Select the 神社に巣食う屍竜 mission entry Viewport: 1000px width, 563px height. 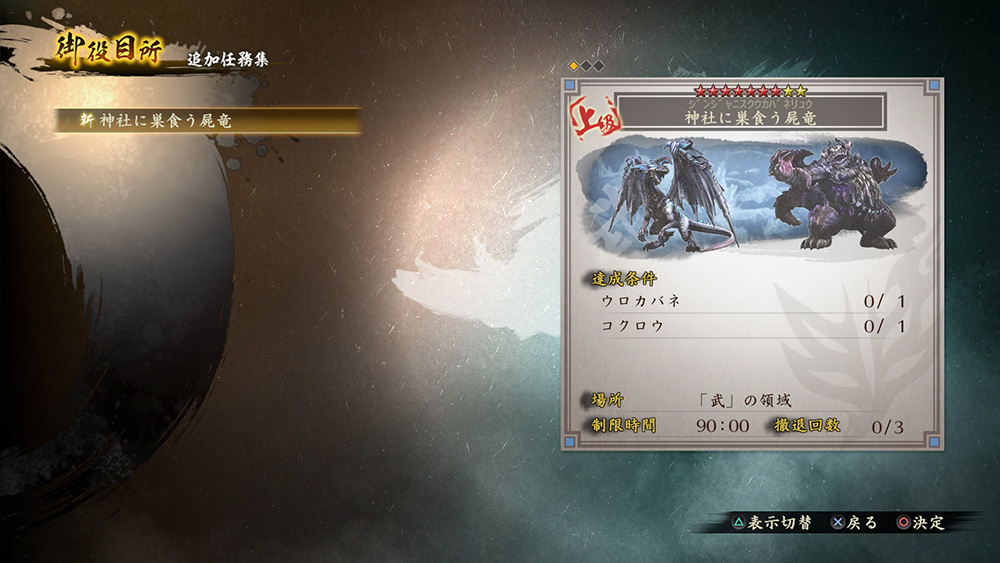pyautogui.click(x=208, y=120)
